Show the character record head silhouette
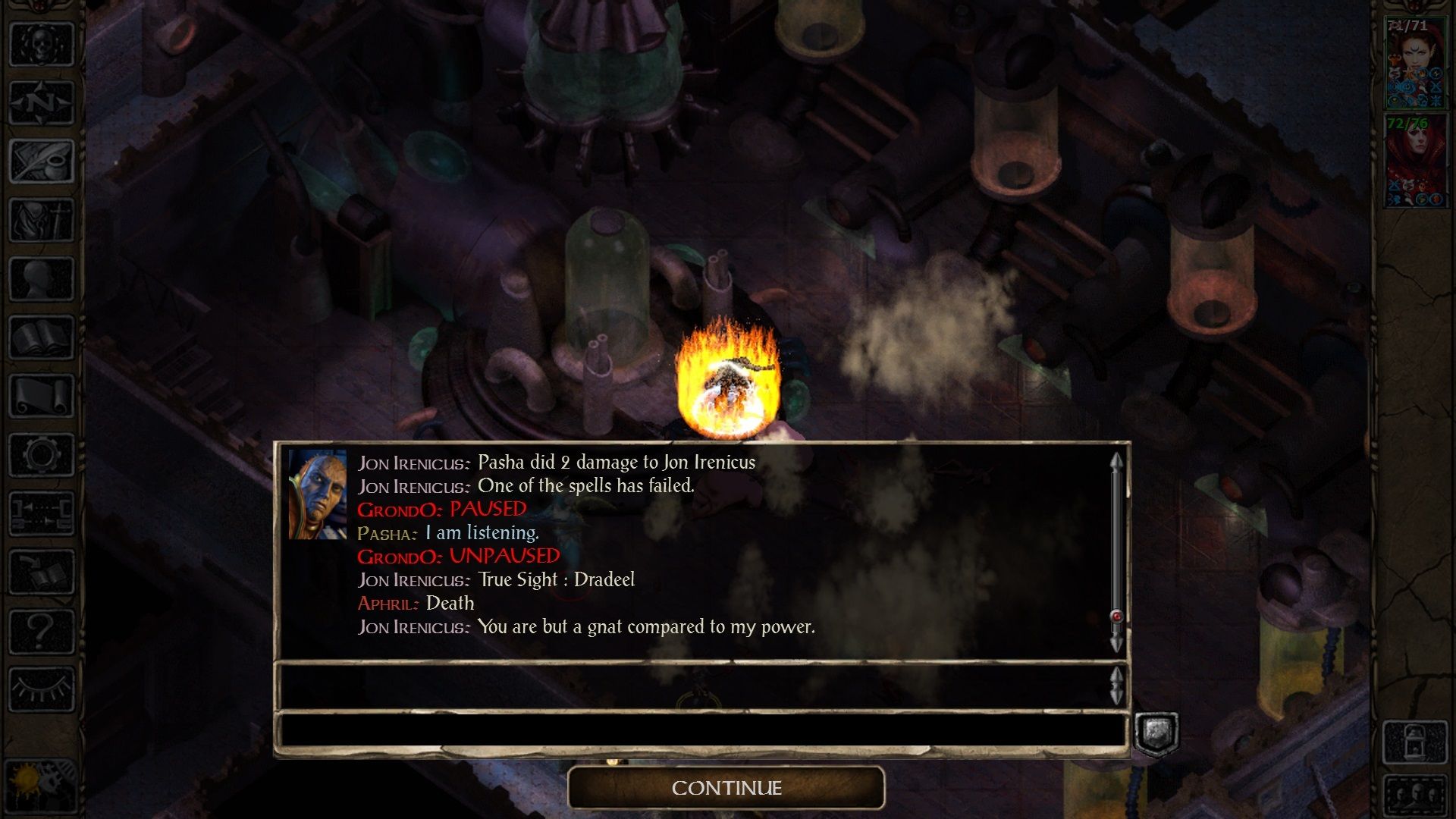Screen dimensions: 1456x819 tap(42, 278)
